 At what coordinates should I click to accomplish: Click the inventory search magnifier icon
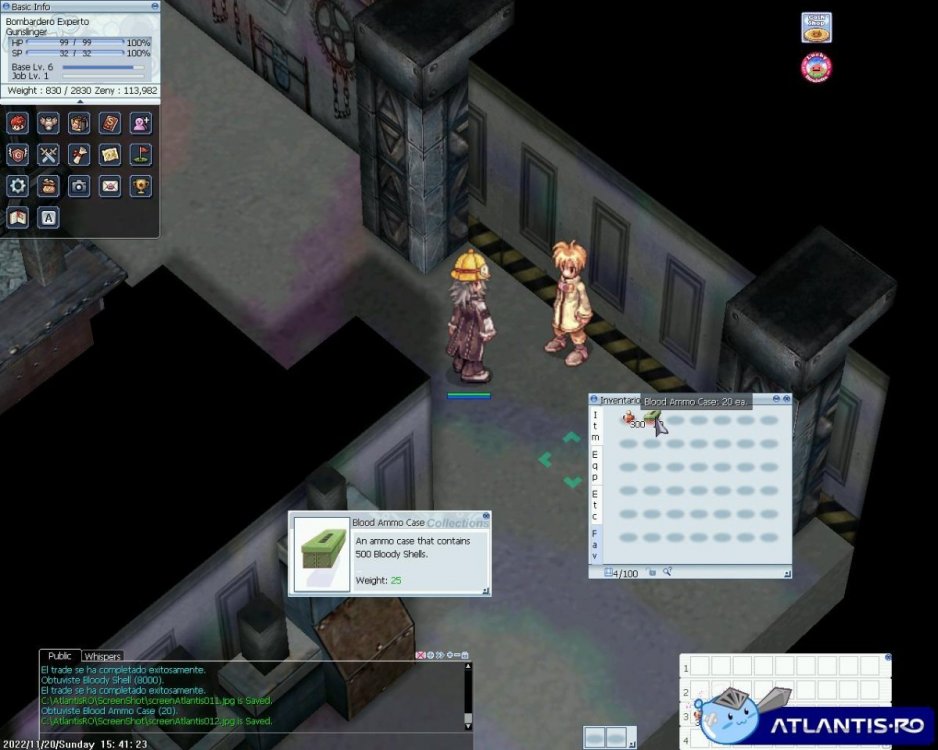[667, 572]
